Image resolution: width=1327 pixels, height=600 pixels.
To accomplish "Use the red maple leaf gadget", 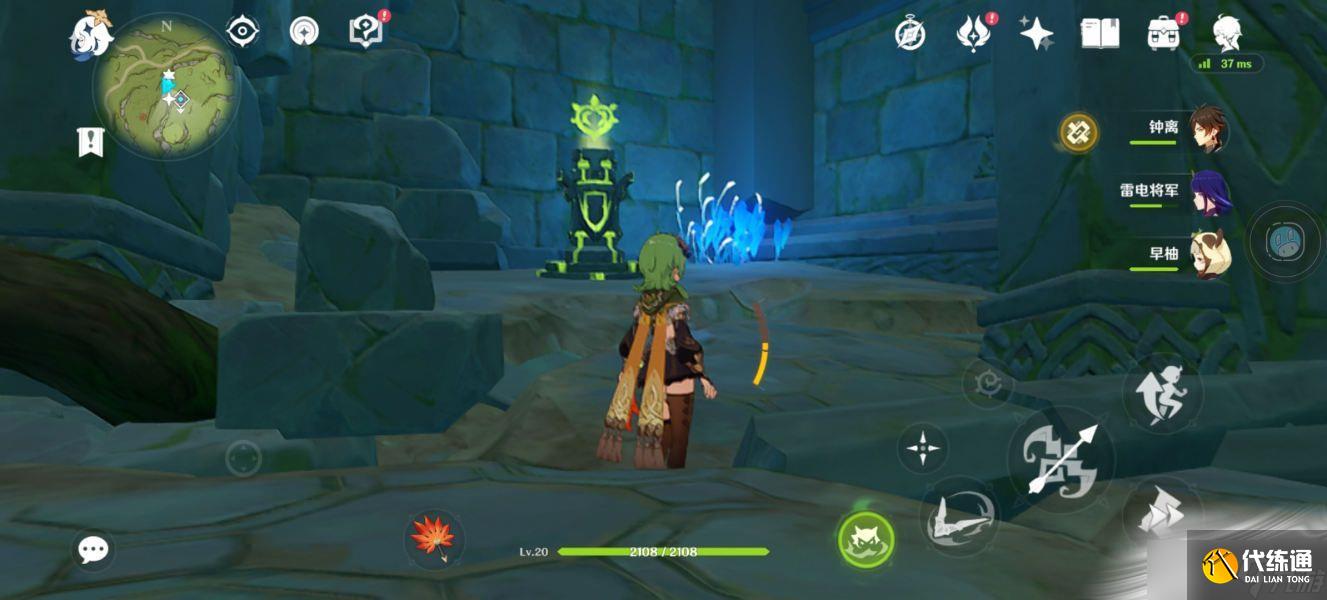I will tap(434, 538).
